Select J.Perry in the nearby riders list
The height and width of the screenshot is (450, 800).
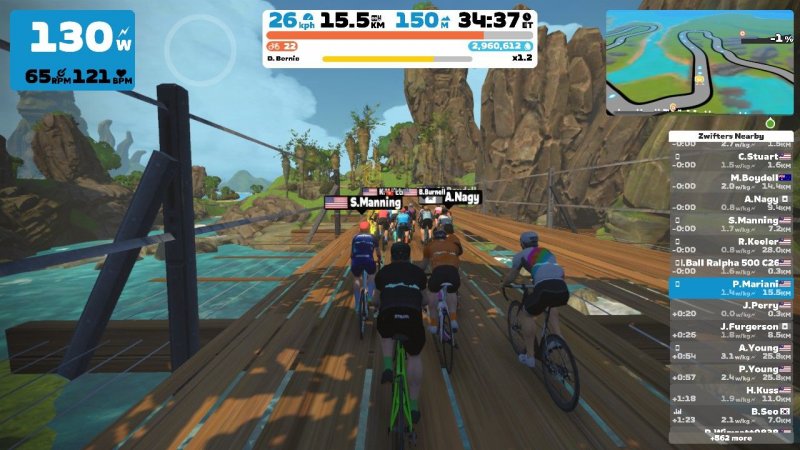(x=731, y=309)
